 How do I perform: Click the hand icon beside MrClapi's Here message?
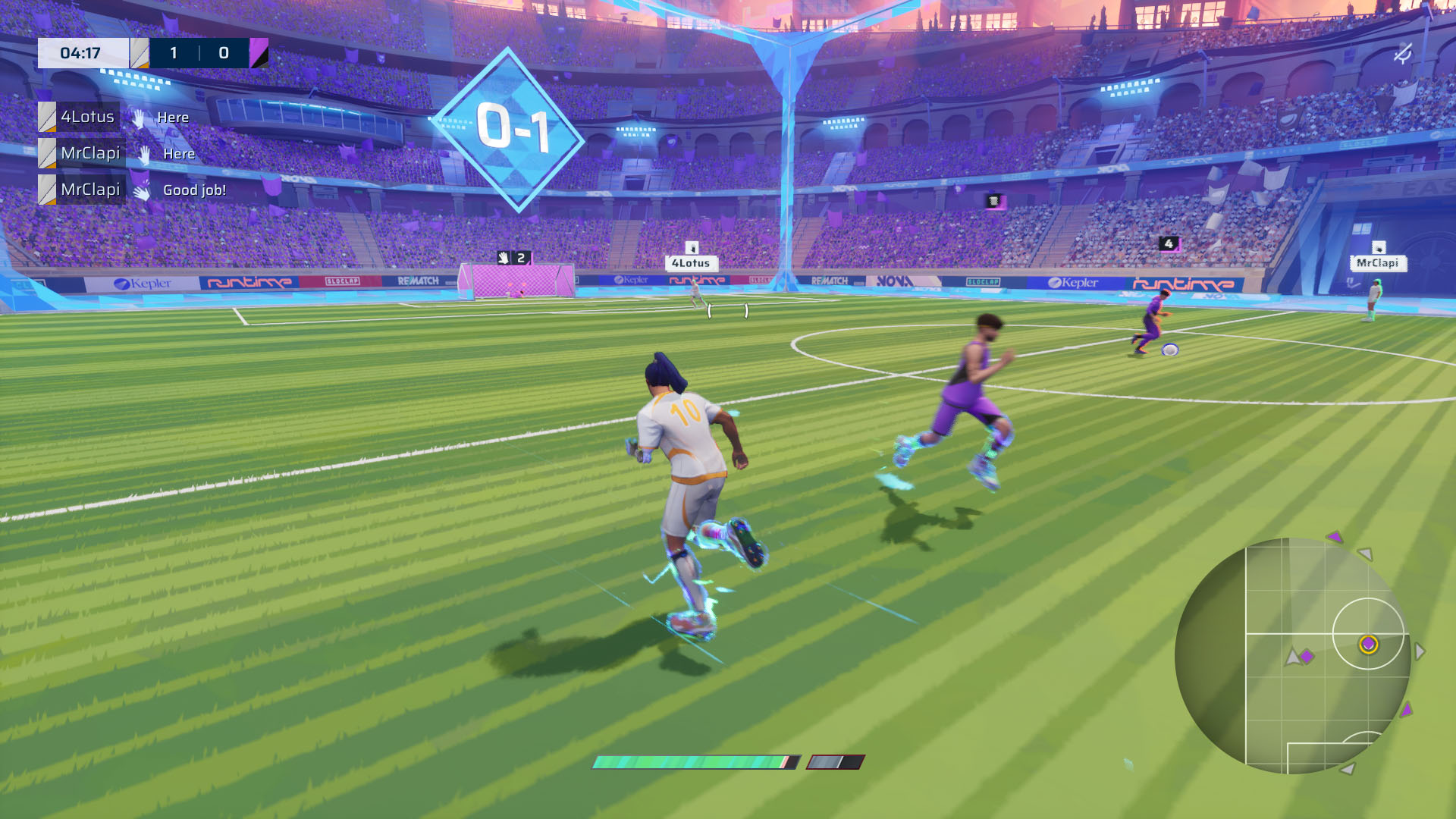pyautogui.click(x=143, y=153)
